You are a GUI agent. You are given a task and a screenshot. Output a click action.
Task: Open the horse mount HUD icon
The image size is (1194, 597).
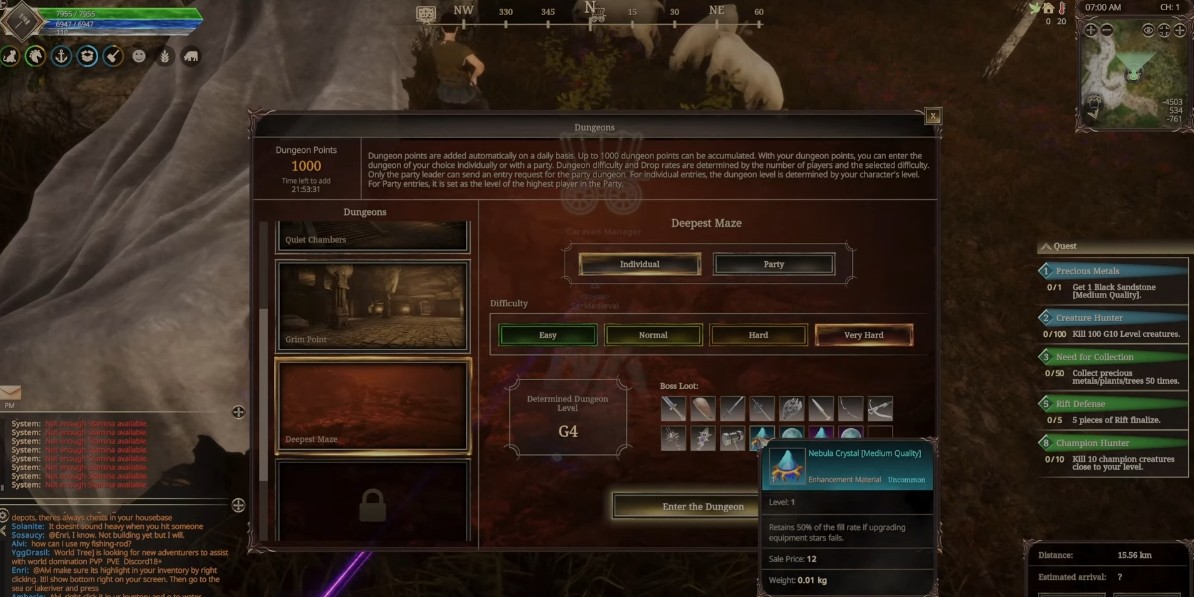click(x=36, y=56)
